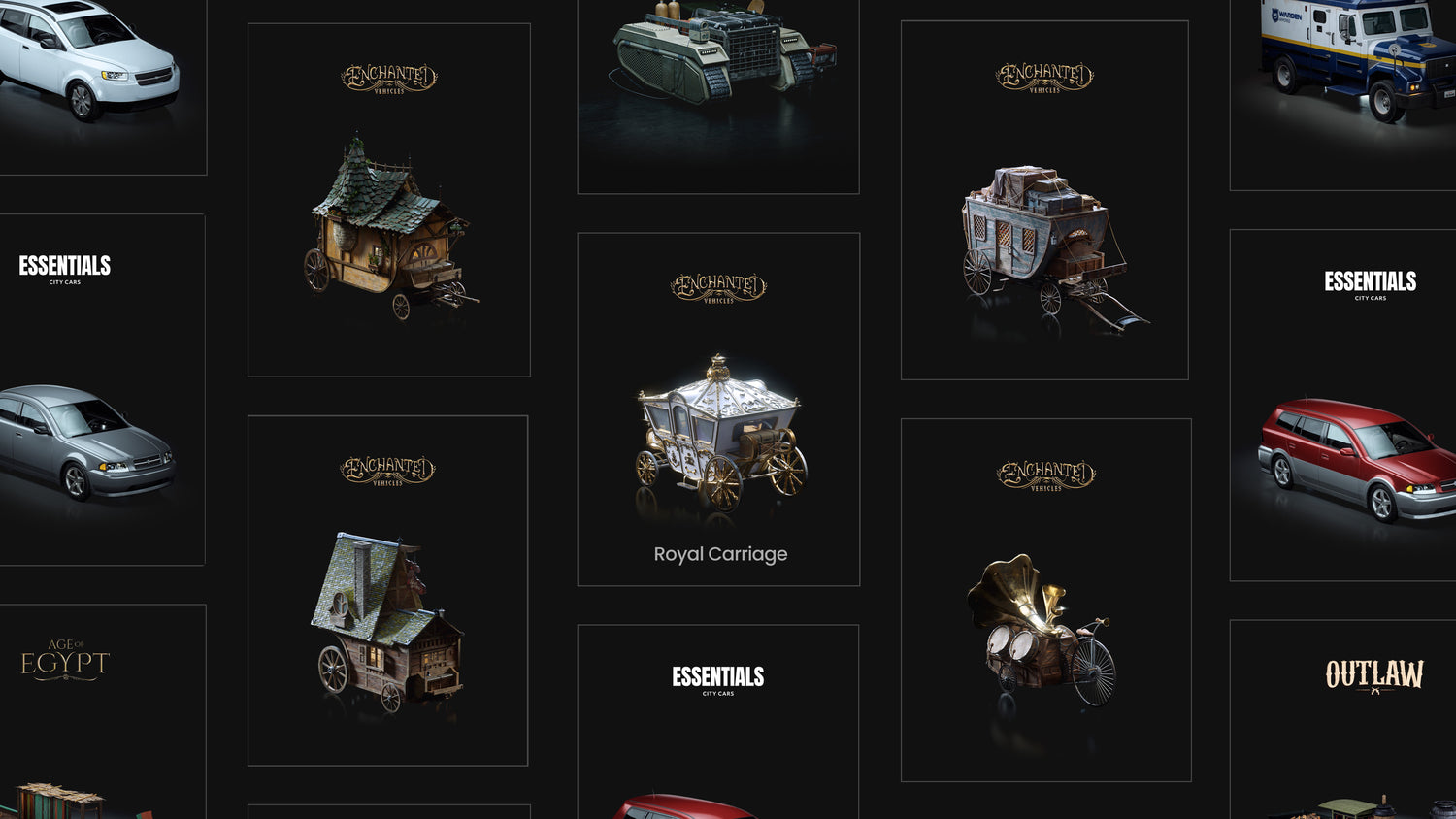Image resolution: width=1456 pixels, height=819 pixels.
Task: Choose the stagecoach loaded with luggage
Action: 1044,200
